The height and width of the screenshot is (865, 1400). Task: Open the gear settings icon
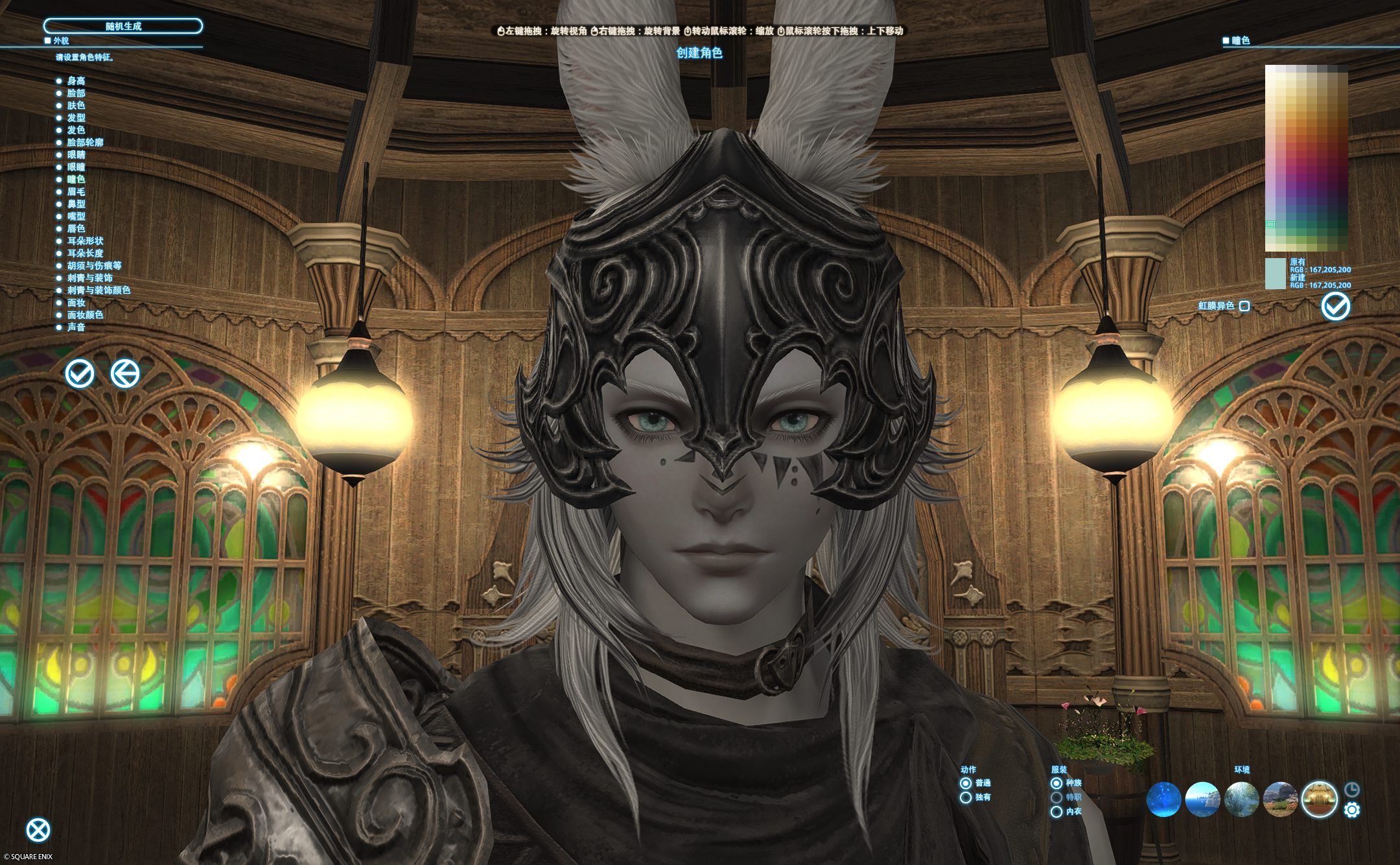[x=1352, y=810]
